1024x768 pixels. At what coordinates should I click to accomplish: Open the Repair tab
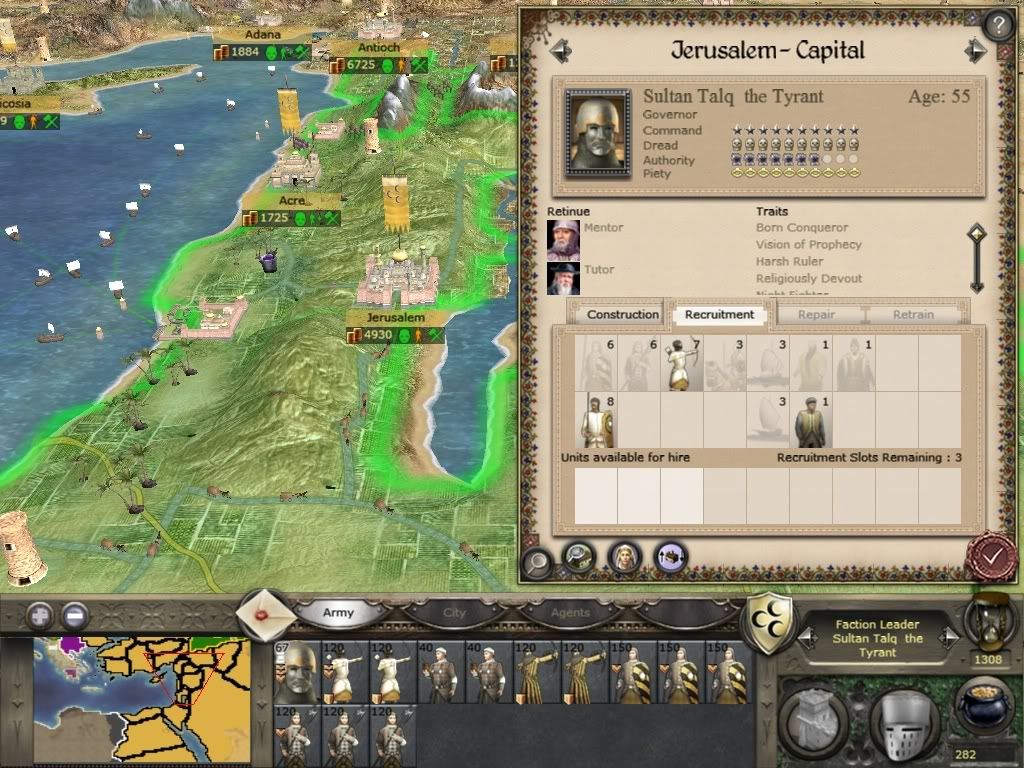(x=816, y=314)
